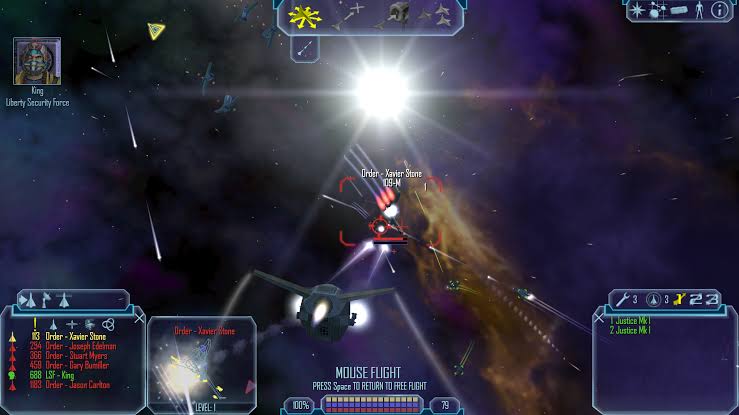Select the LSF - King contact row
This screenshot has width=739, height=415.
click(62, 375)
